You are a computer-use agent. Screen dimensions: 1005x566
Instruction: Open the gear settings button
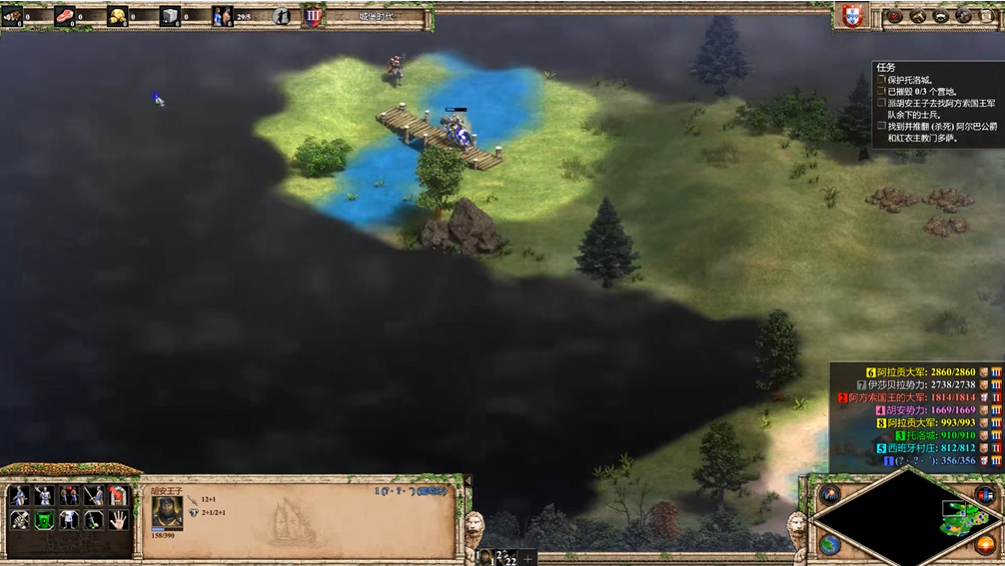(963, 16)
